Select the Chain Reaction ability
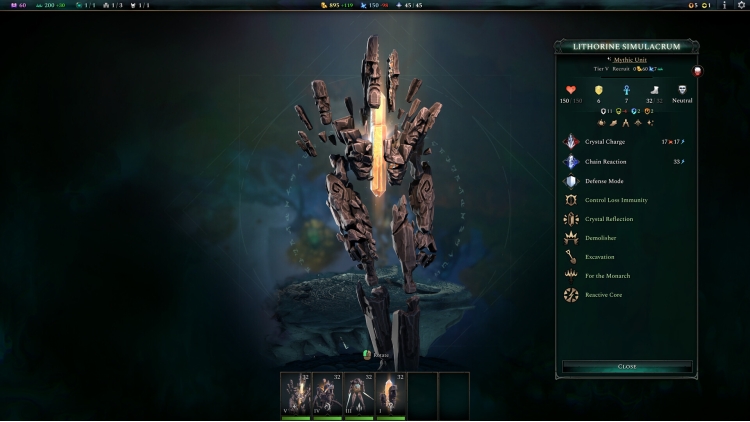The width and height of the screenshot is (750, 422). coord(605,161)
